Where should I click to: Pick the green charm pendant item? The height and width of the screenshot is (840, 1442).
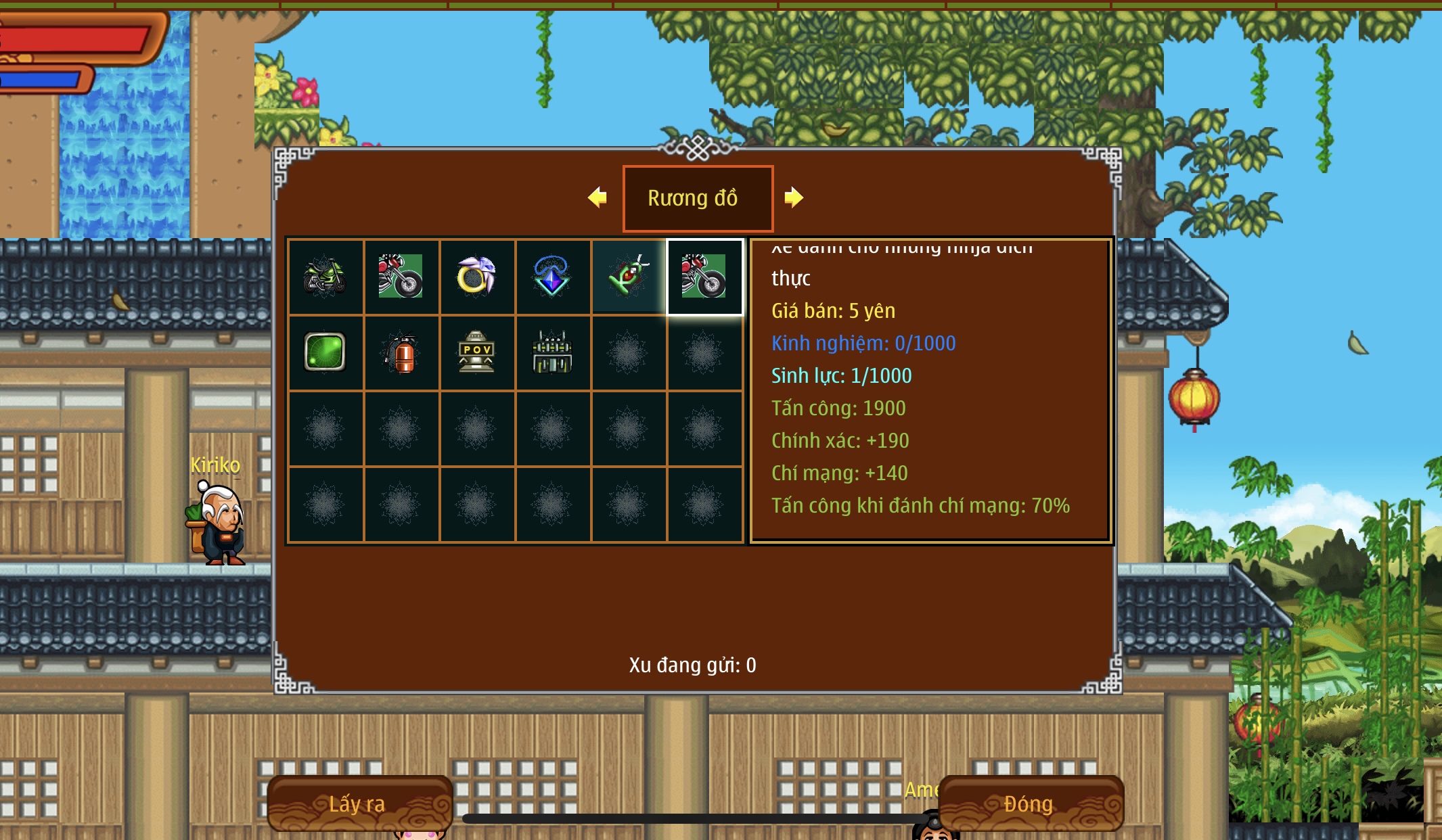click(x=628, y=277)
